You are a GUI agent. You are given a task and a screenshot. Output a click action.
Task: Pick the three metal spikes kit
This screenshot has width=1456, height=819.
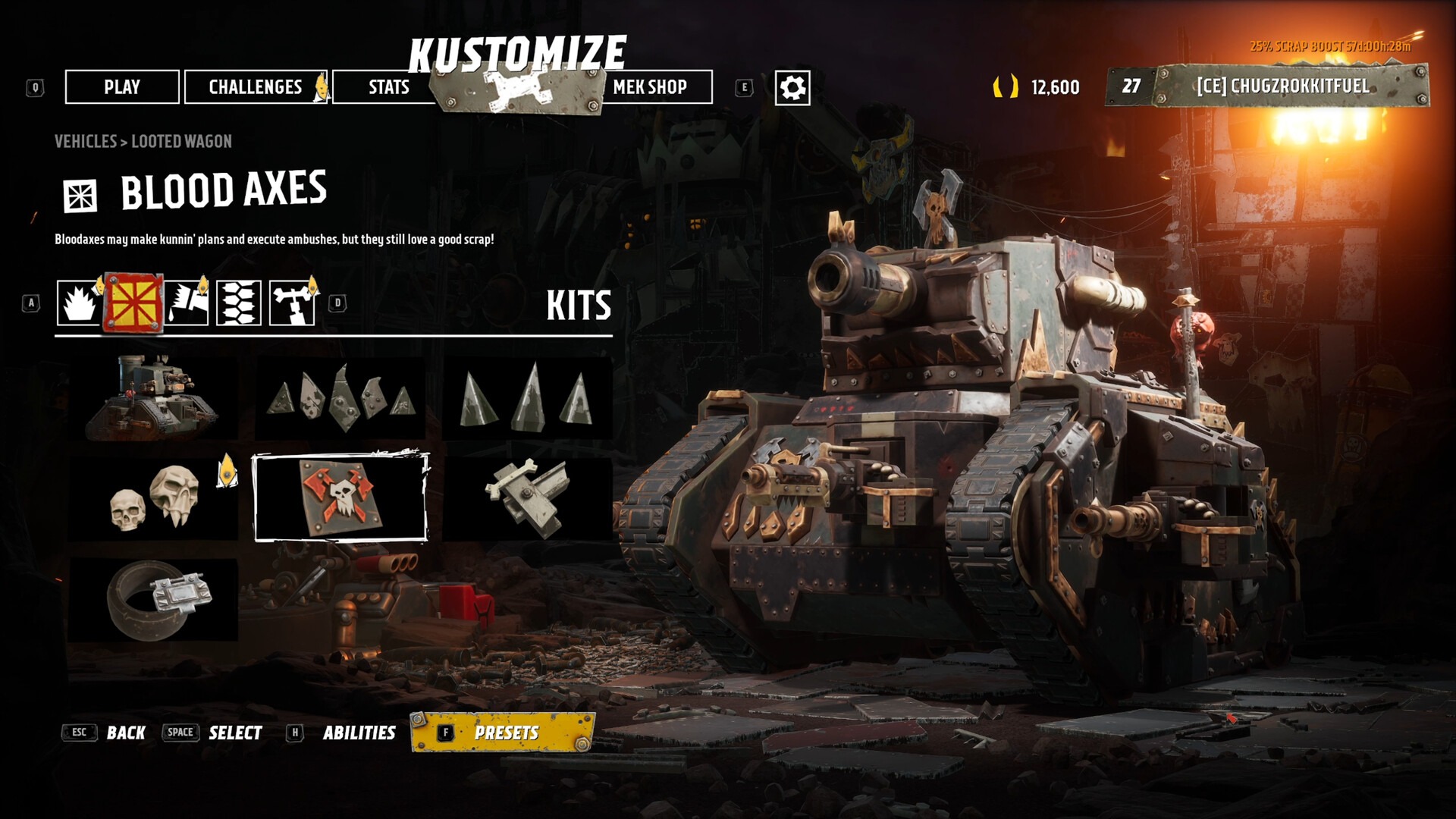(x=527, y=398)
